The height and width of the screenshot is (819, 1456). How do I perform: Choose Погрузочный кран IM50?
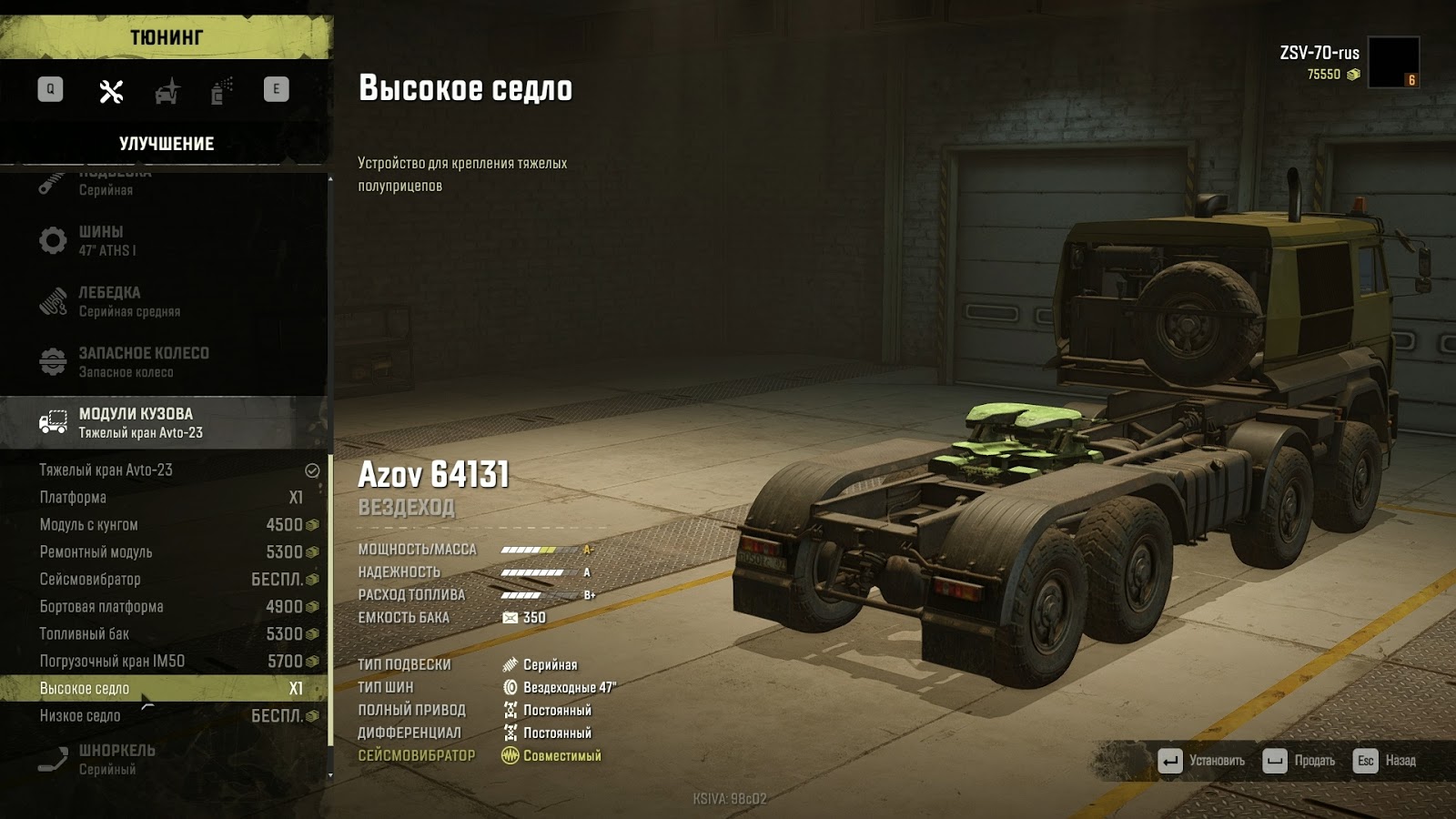pos(164,662)
